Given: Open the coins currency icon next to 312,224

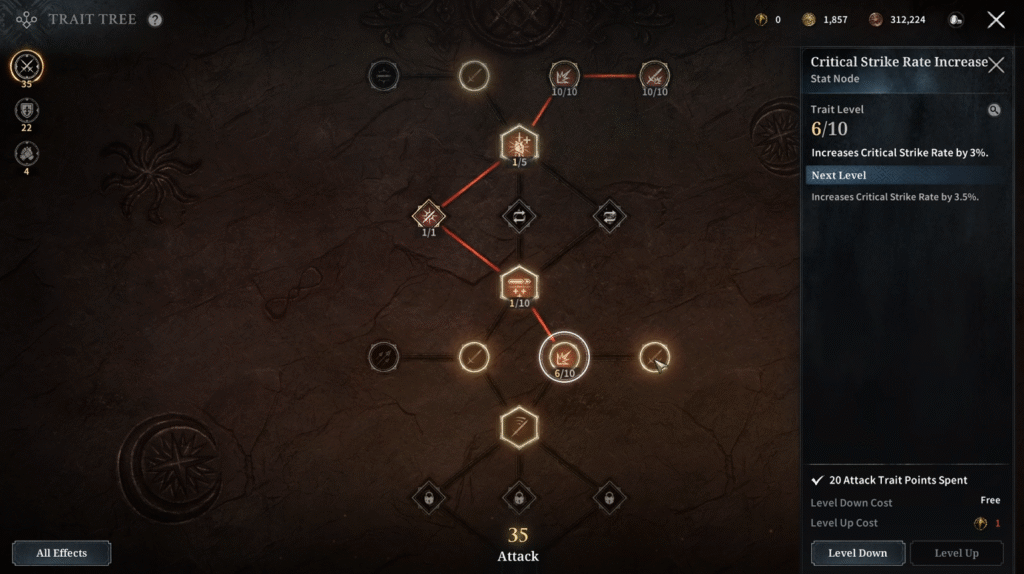Looking at the screenshot, I should [x=876, y=20].
